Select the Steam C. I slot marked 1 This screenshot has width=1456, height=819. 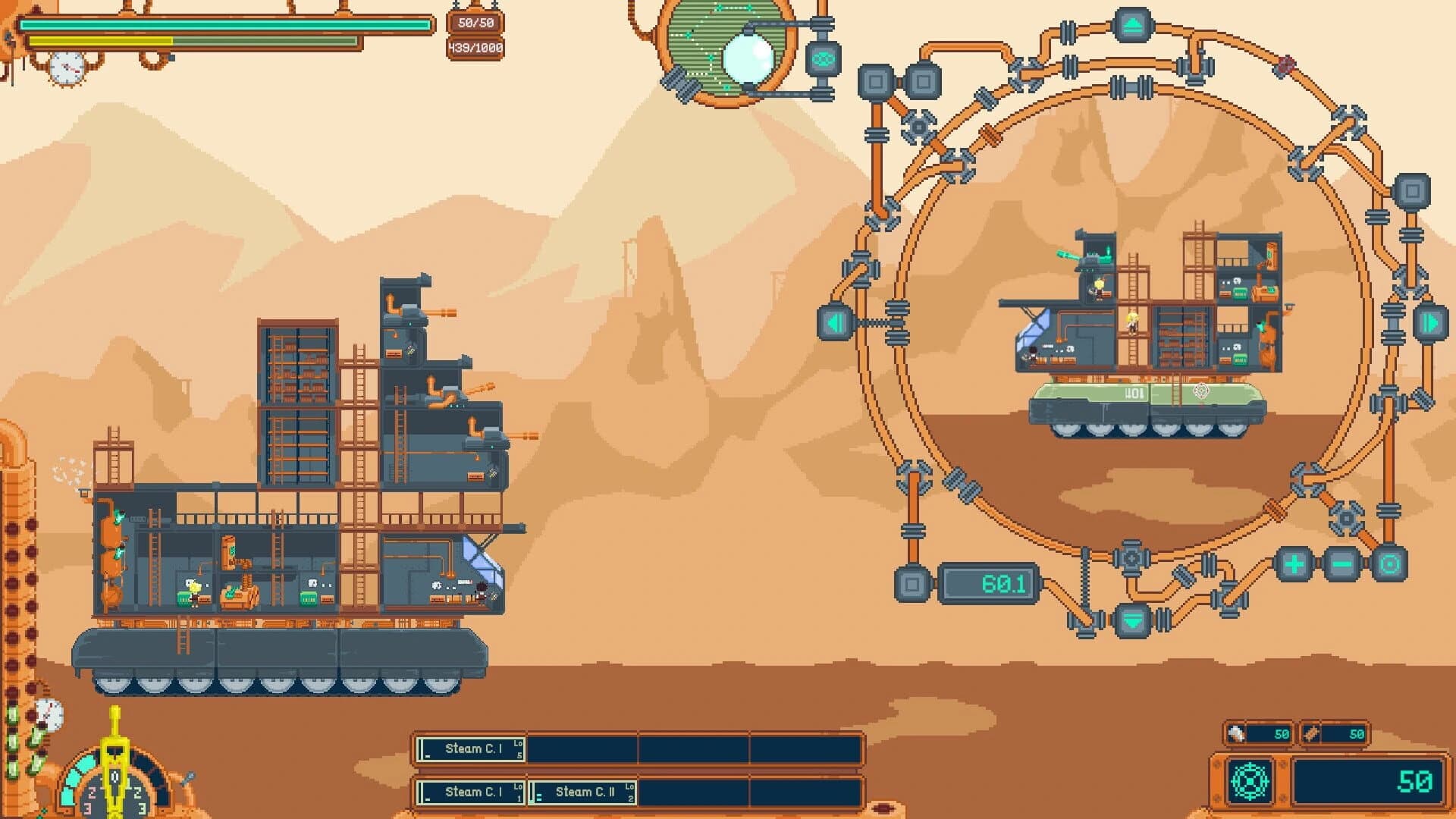click(471, 792)
